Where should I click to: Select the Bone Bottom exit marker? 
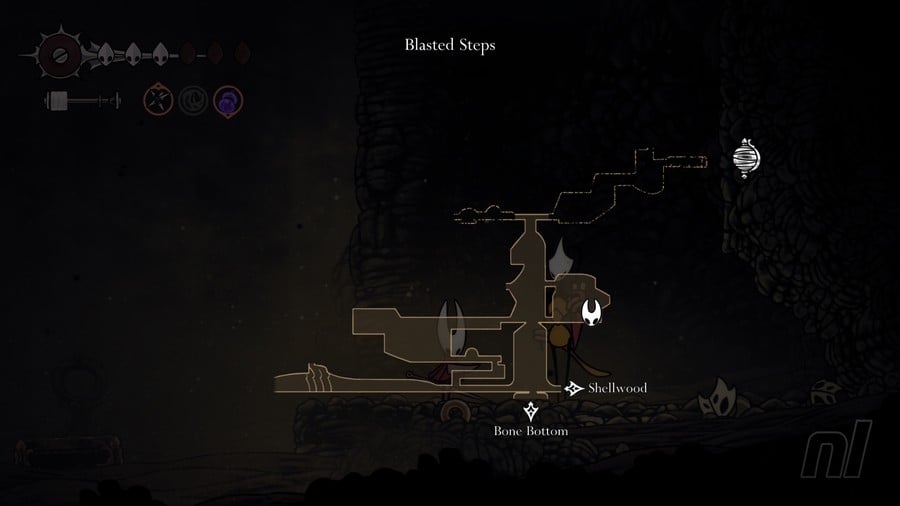[531, 411]
